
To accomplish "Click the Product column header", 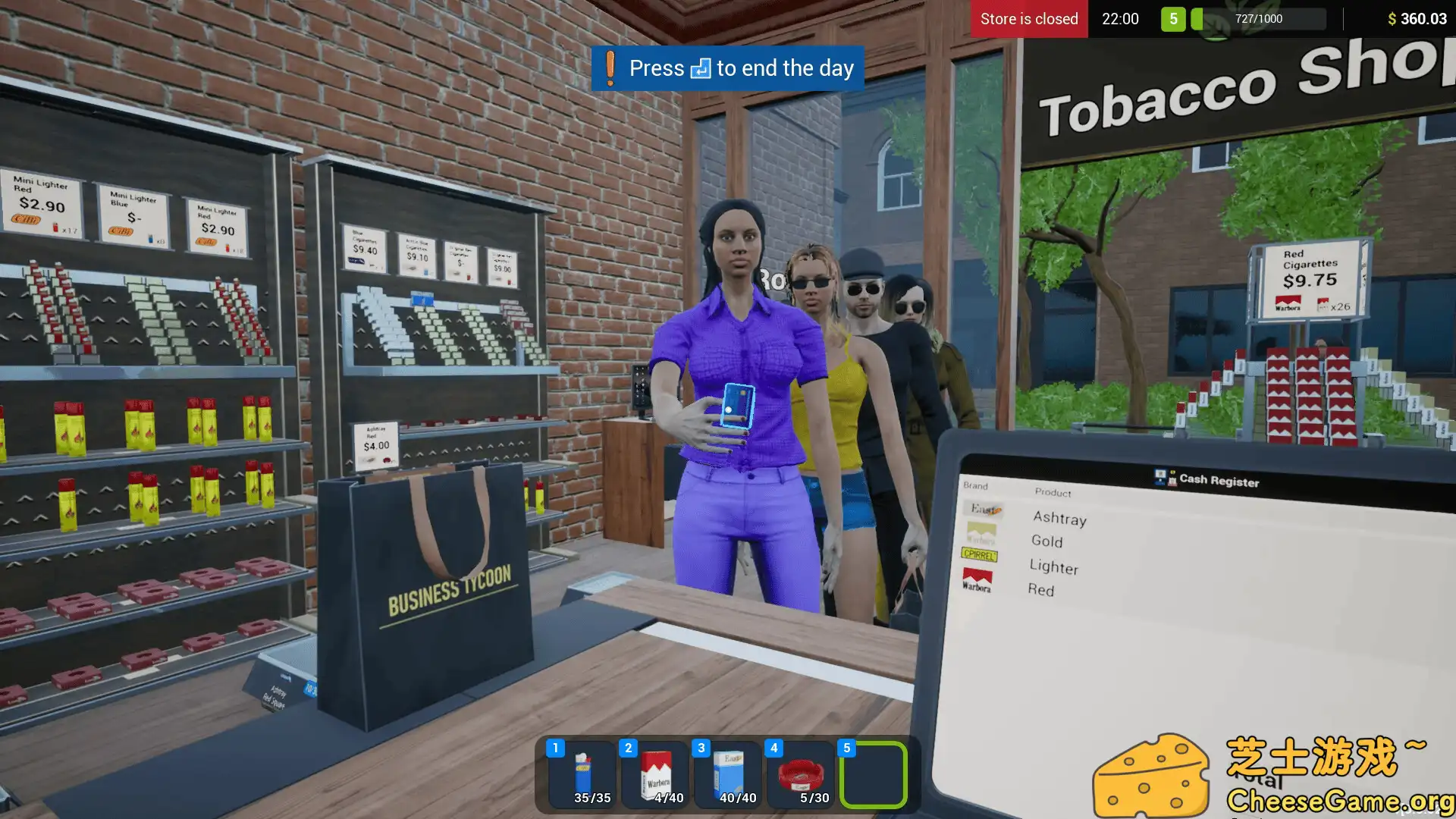I will [x=1052, y=494].
